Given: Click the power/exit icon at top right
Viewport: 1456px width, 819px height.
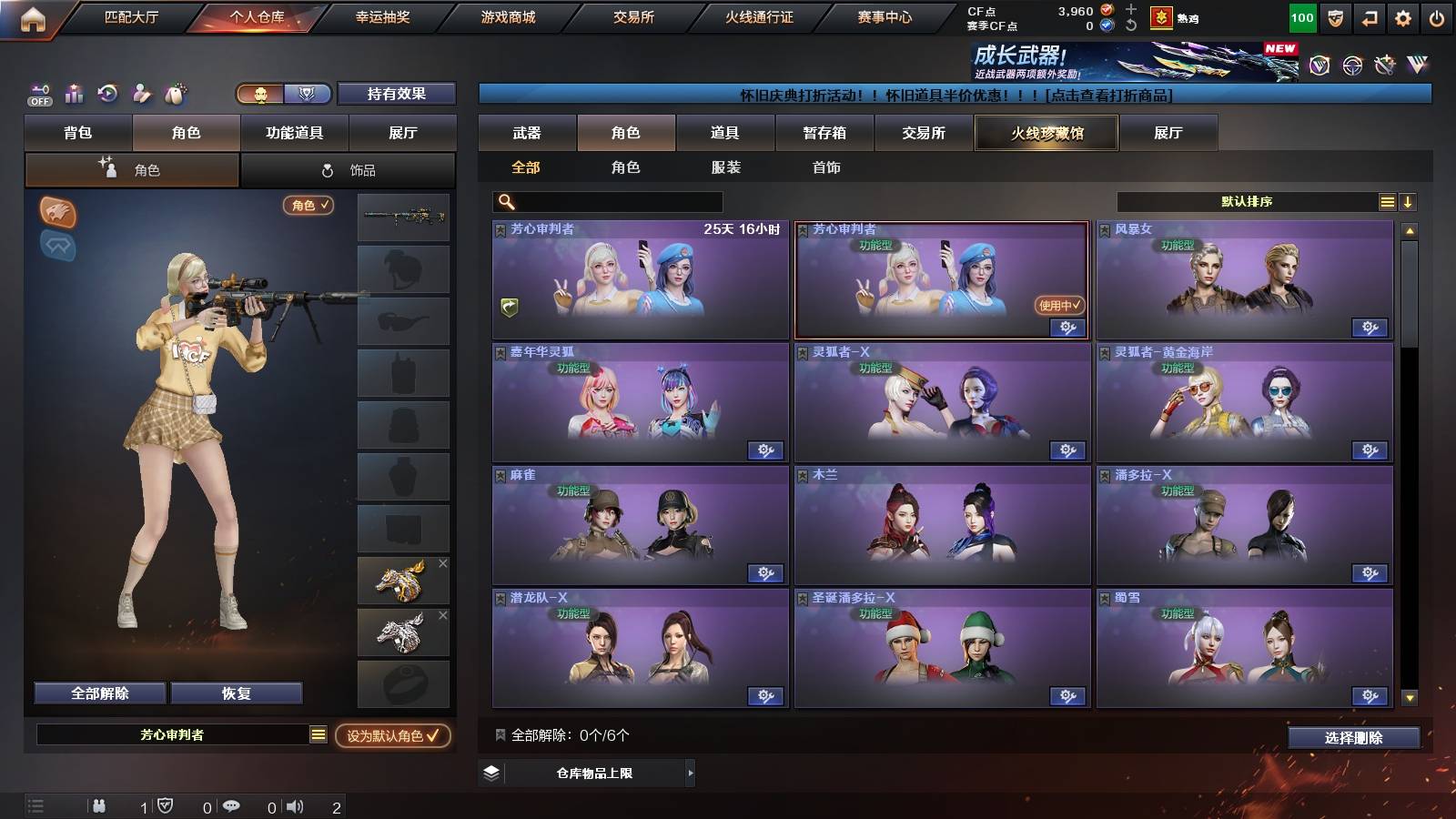Looking at the screenshot, I should pos(1437,18).
